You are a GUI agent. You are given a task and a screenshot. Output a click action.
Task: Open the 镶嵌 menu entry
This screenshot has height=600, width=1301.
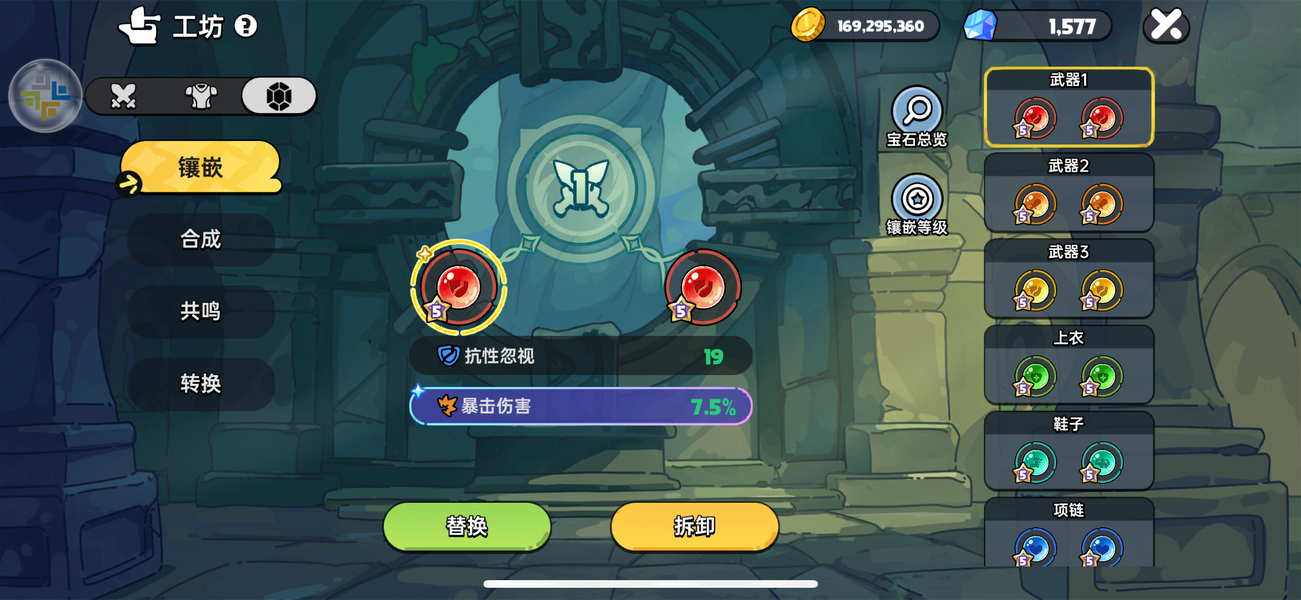click(200, 167)
